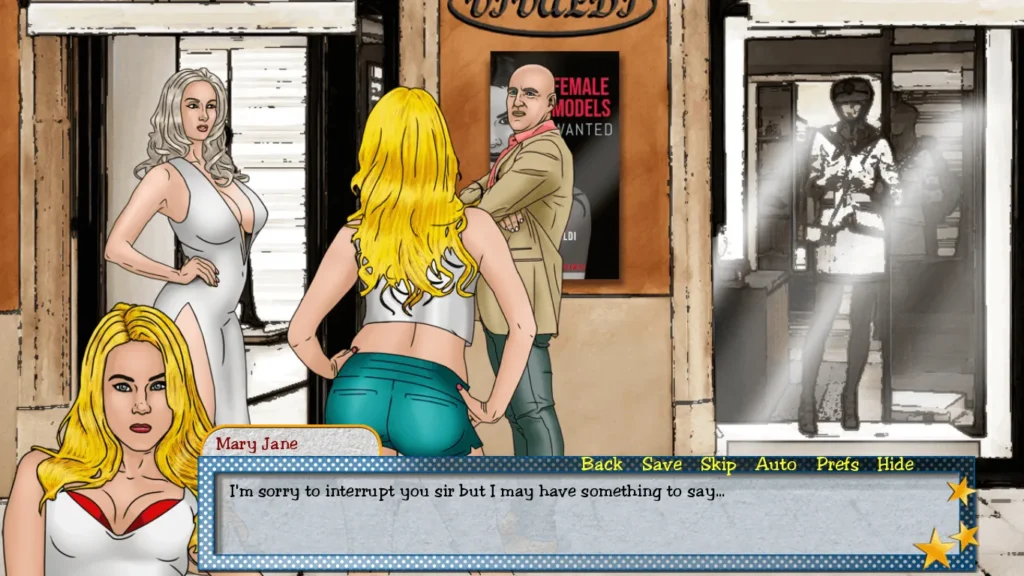This screenshot has height=576, width=1024.
Task: Toggle Auto advance mode
Action: coord(776,464)
